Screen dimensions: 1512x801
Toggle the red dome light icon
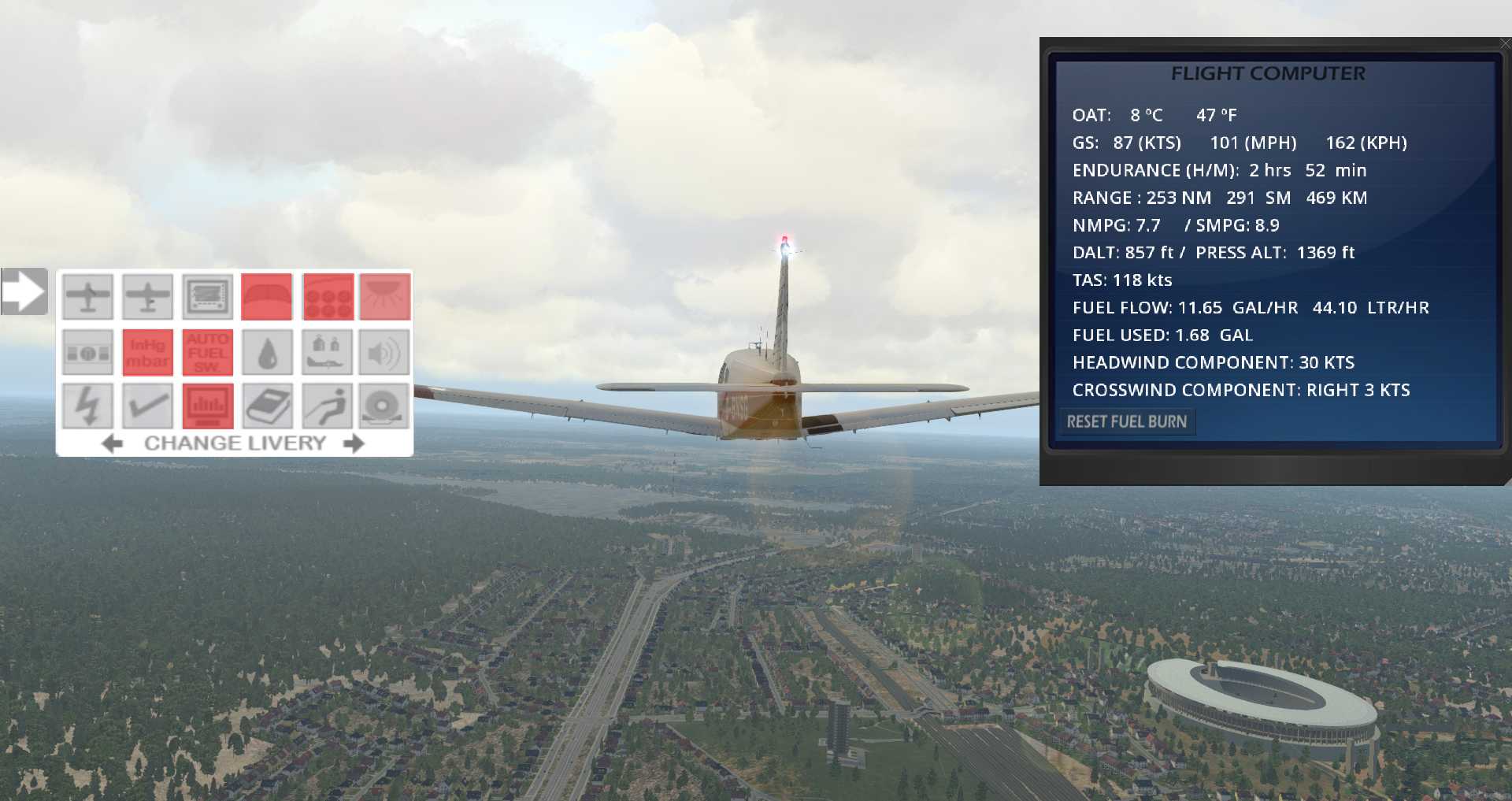(x=385, y=297)
